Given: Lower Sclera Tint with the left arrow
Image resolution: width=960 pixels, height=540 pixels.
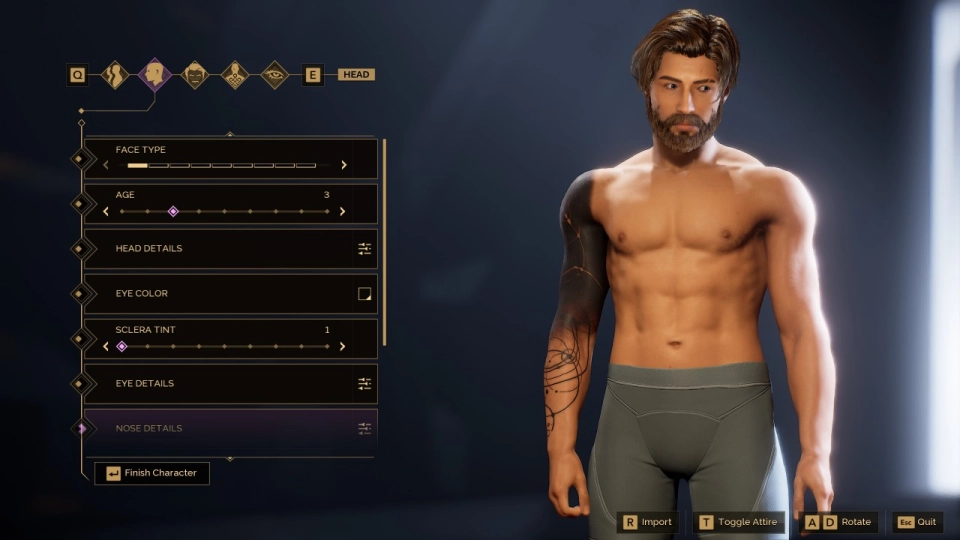Looking at the screenshot, I should coord(106,346).
